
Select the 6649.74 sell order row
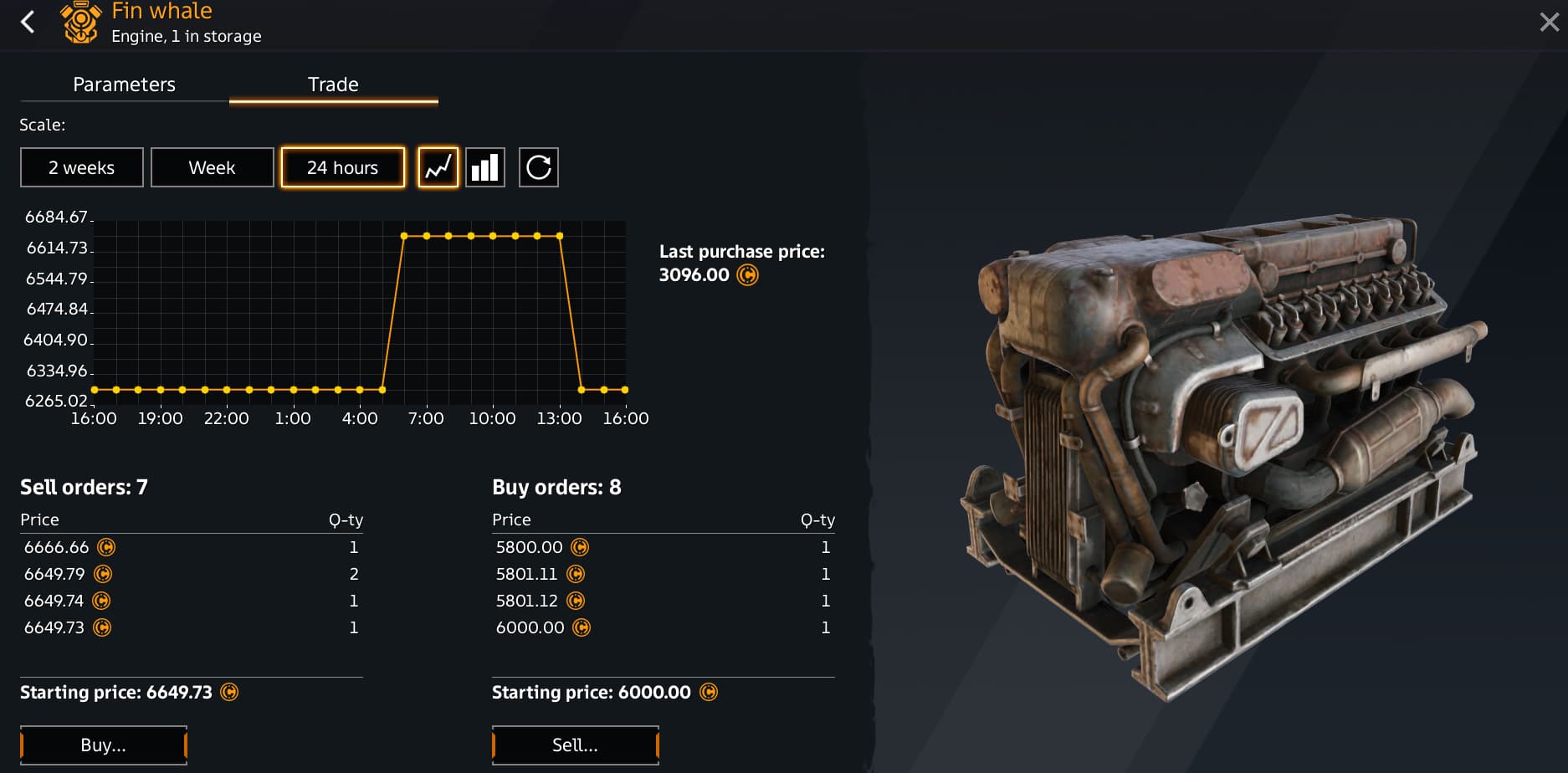(191, 601)
